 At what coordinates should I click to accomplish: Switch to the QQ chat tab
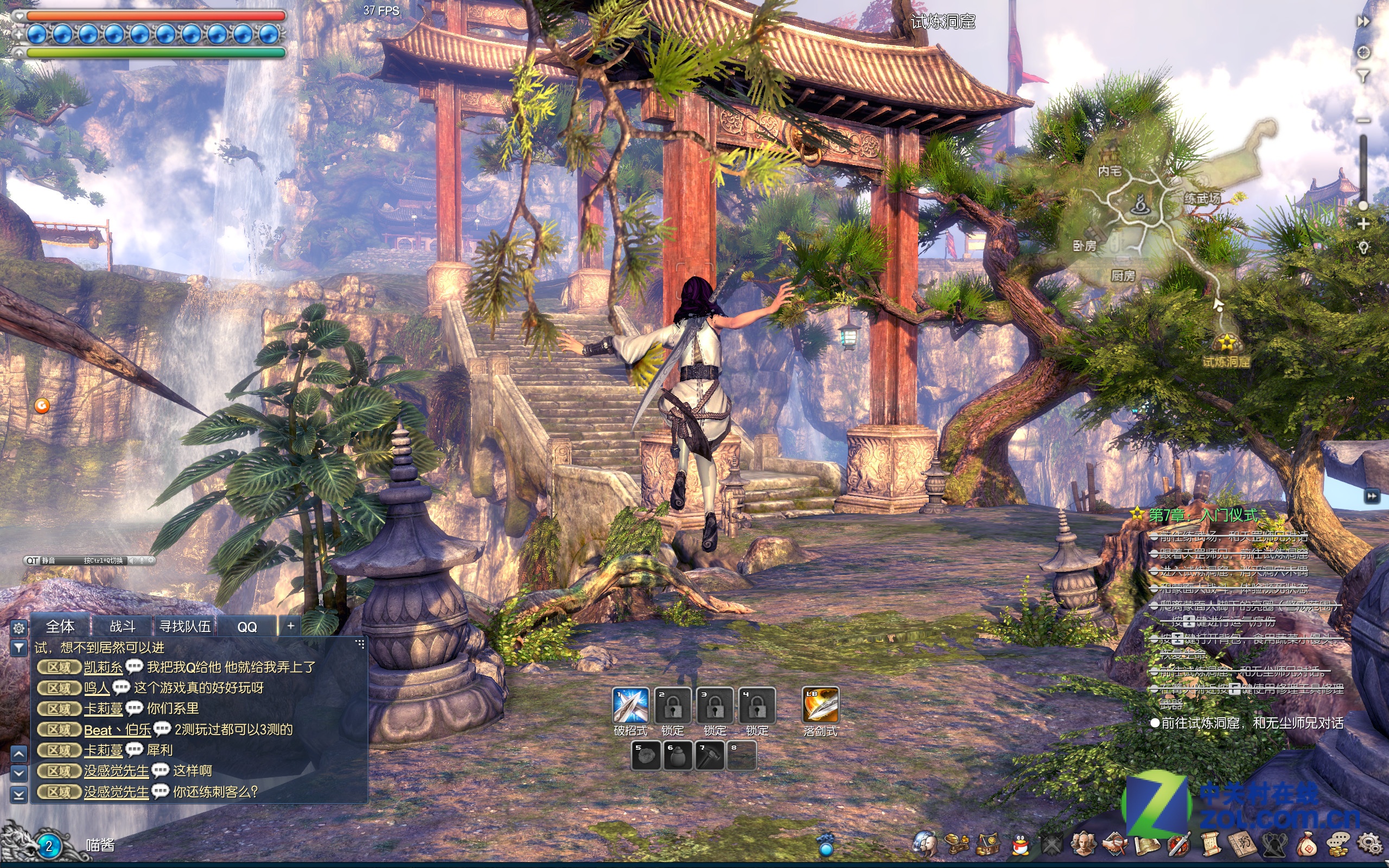tap(247, 626)
